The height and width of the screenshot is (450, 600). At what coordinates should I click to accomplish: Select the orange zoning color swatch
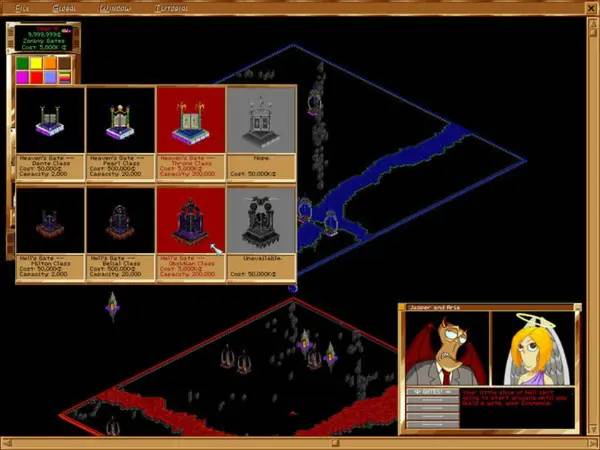point(50,63)
